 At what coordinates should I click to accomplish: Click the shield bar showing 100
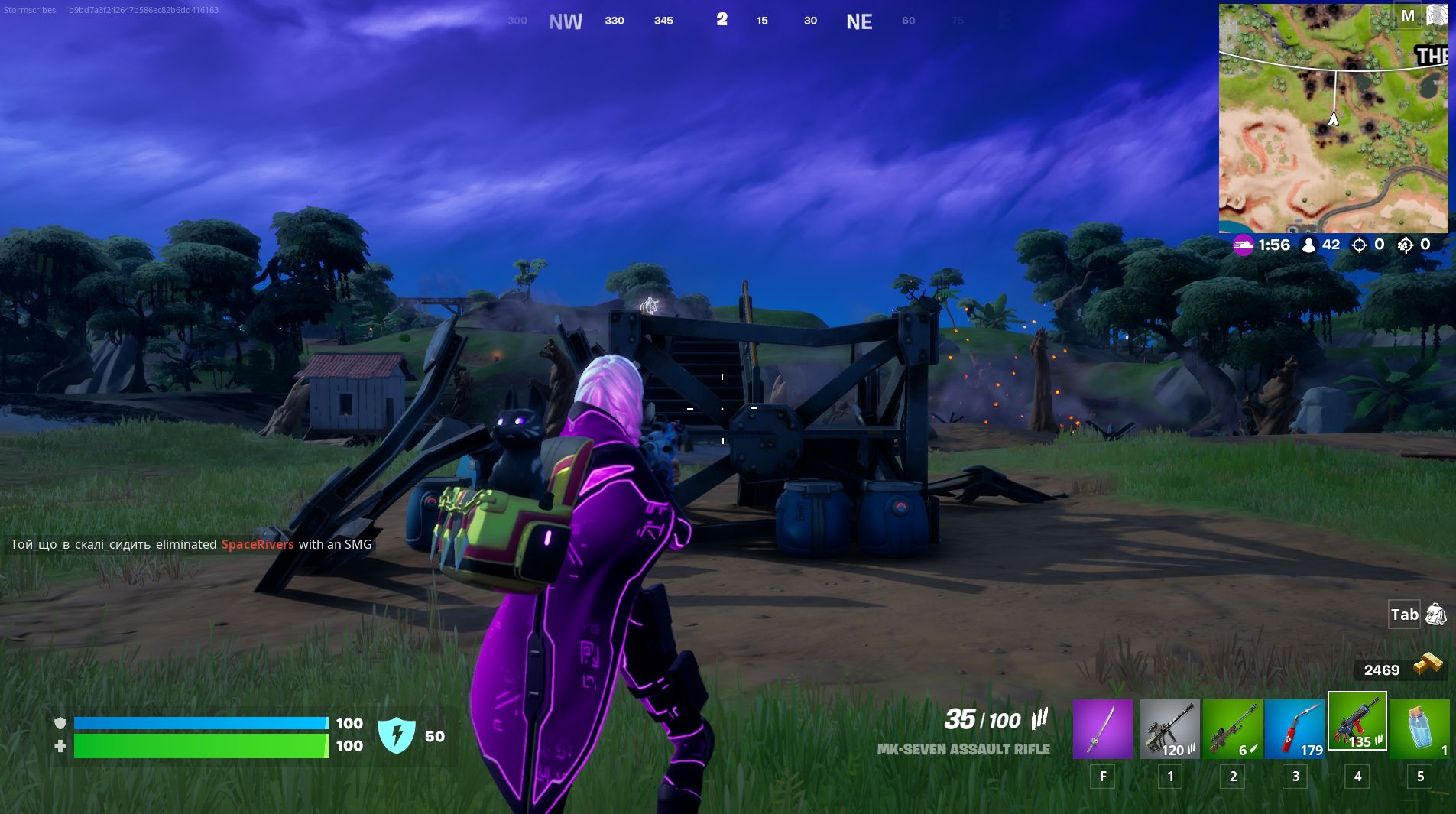[x=199, y=722]
